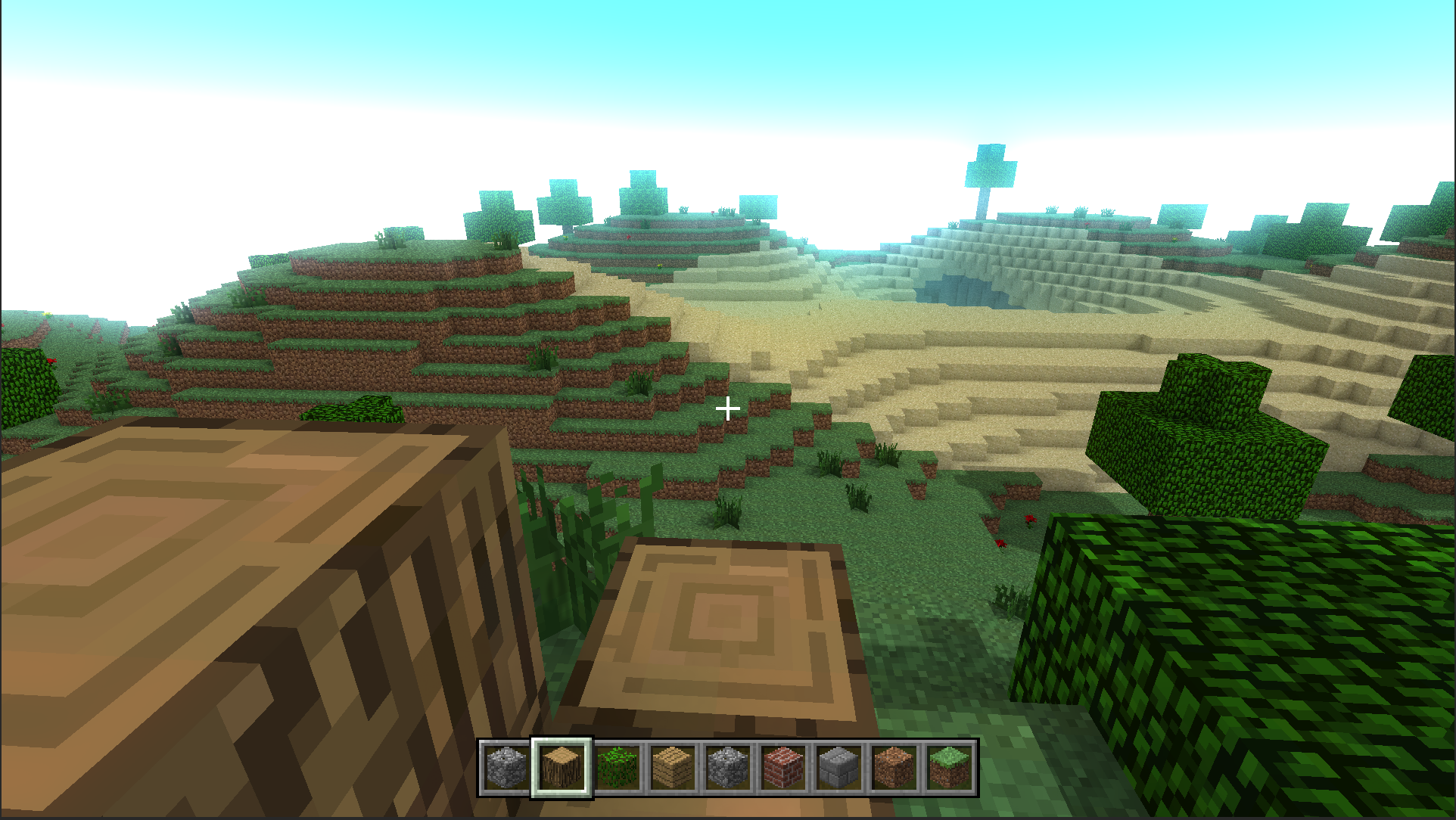The width and height of the screenshot is (1456, 820).
Task: Select the oak log block in the hotbar
Action: [x=561, y=767]
